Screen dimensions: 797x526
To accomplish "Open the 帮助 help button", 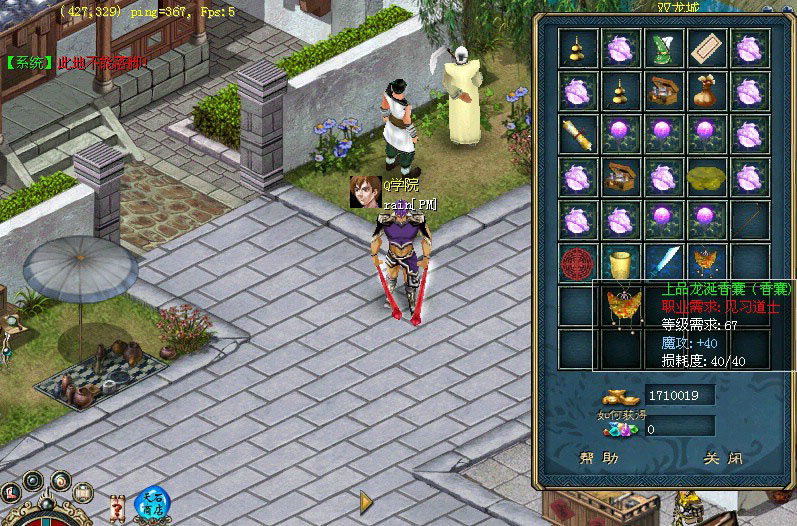I will point(599,458).
